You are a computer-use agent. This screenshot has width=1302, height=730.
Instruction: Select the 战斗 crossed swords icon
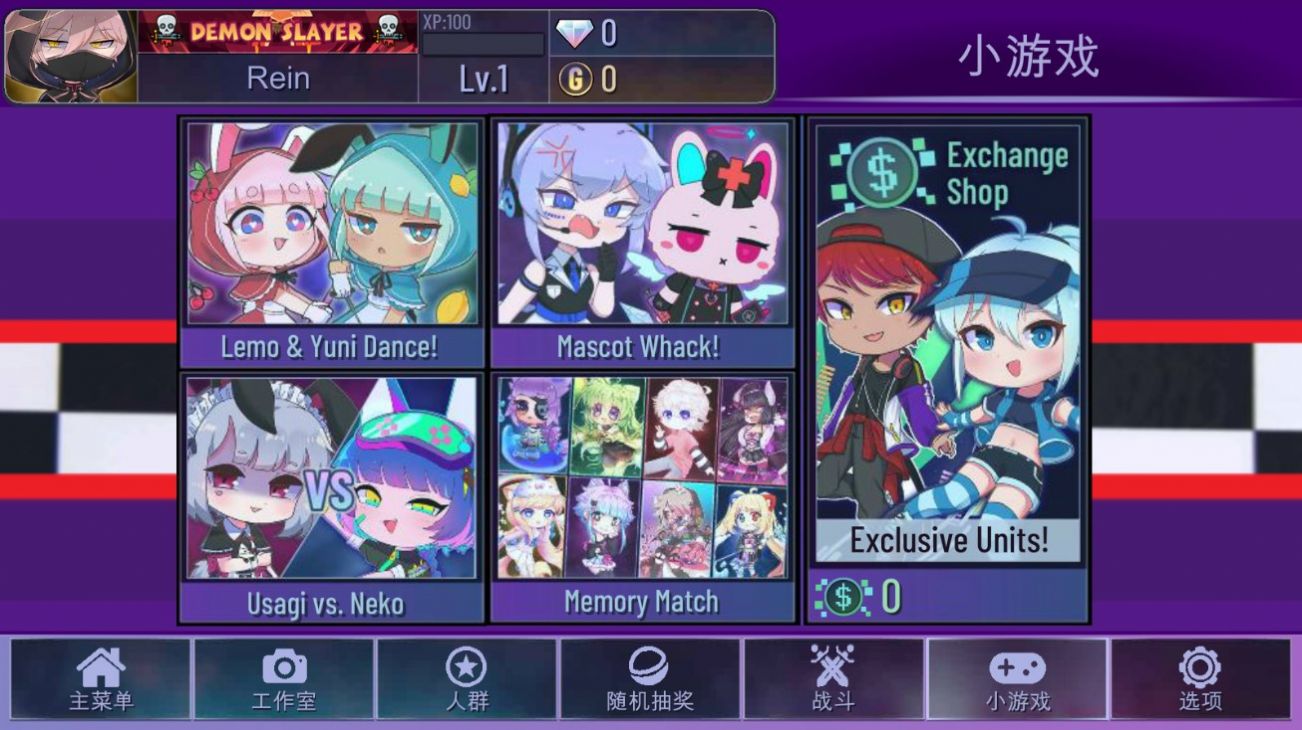pyautogui.click(x=835, y=680)
